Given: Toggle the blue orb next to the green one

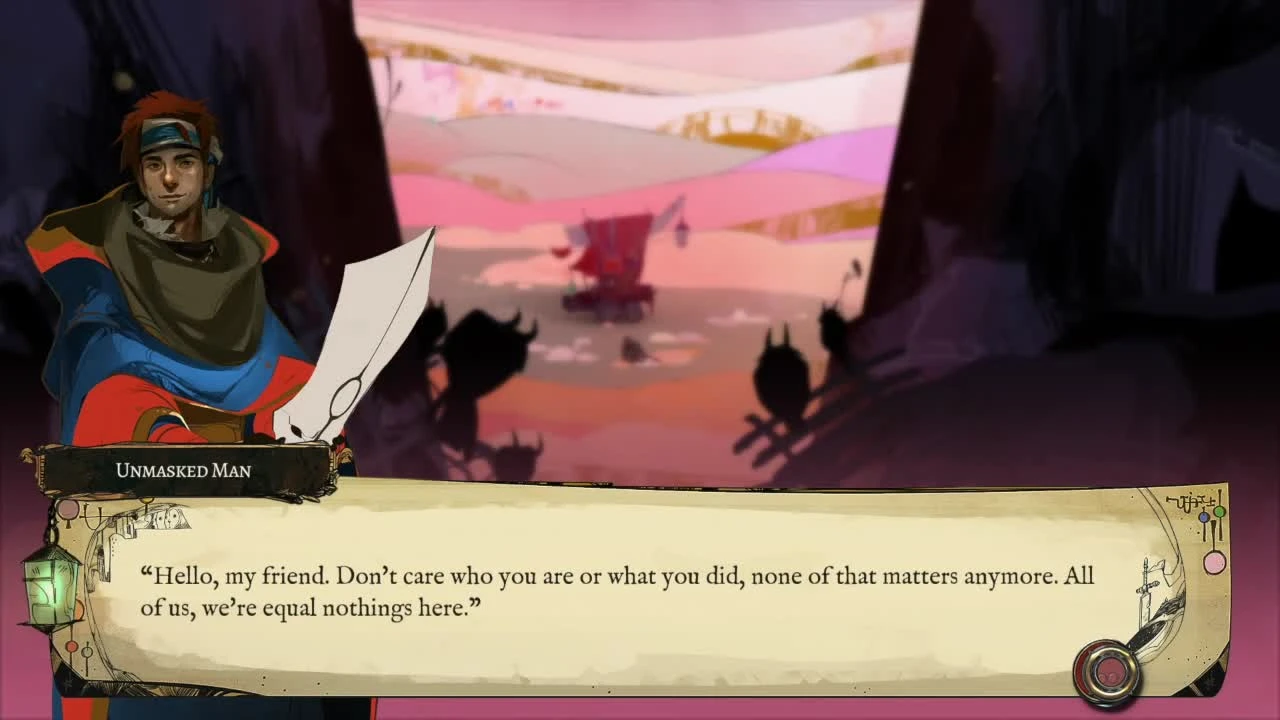Looking at the screenshot, I should tap(1202, 518).
